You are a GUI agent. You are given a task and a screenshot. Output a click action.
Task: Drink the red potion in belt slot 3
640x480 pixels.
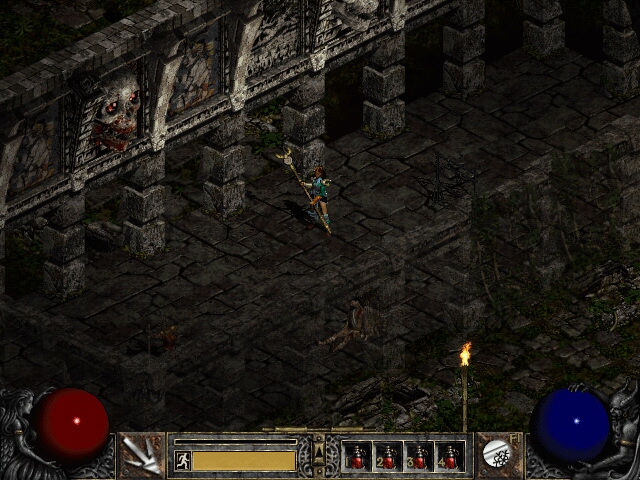419,457
